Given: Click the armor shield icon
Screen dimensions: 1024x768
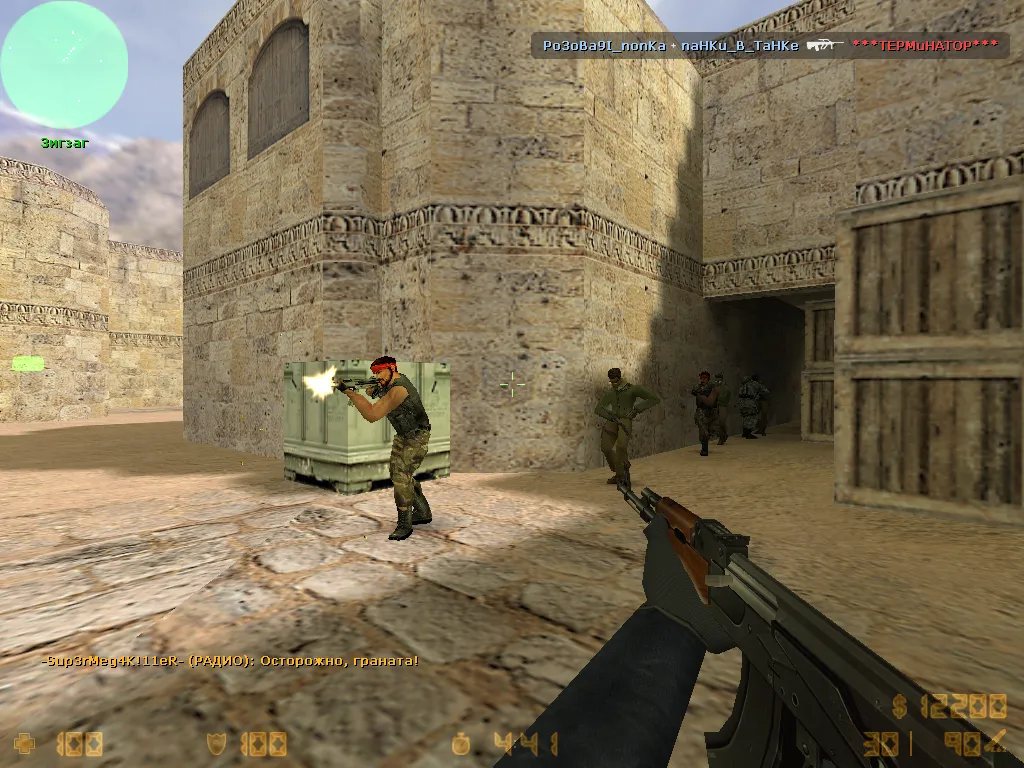Looking at the screenshot, I should [x=214, y=744].
